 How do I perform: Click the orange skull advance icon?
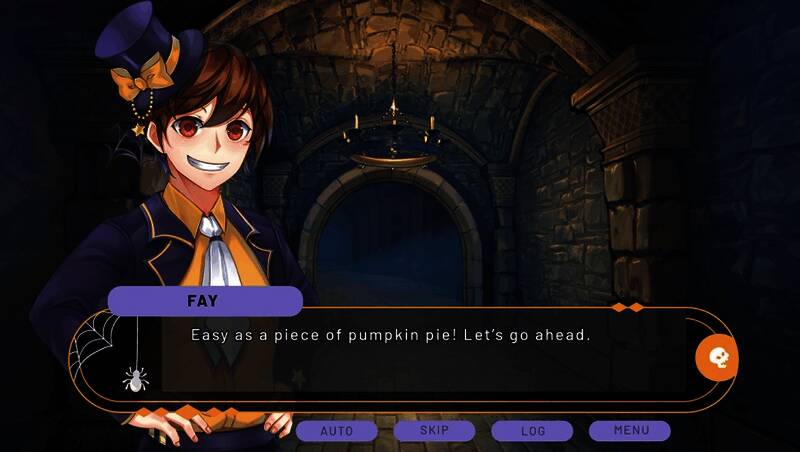pyautogui.click(x=717, y=357)
